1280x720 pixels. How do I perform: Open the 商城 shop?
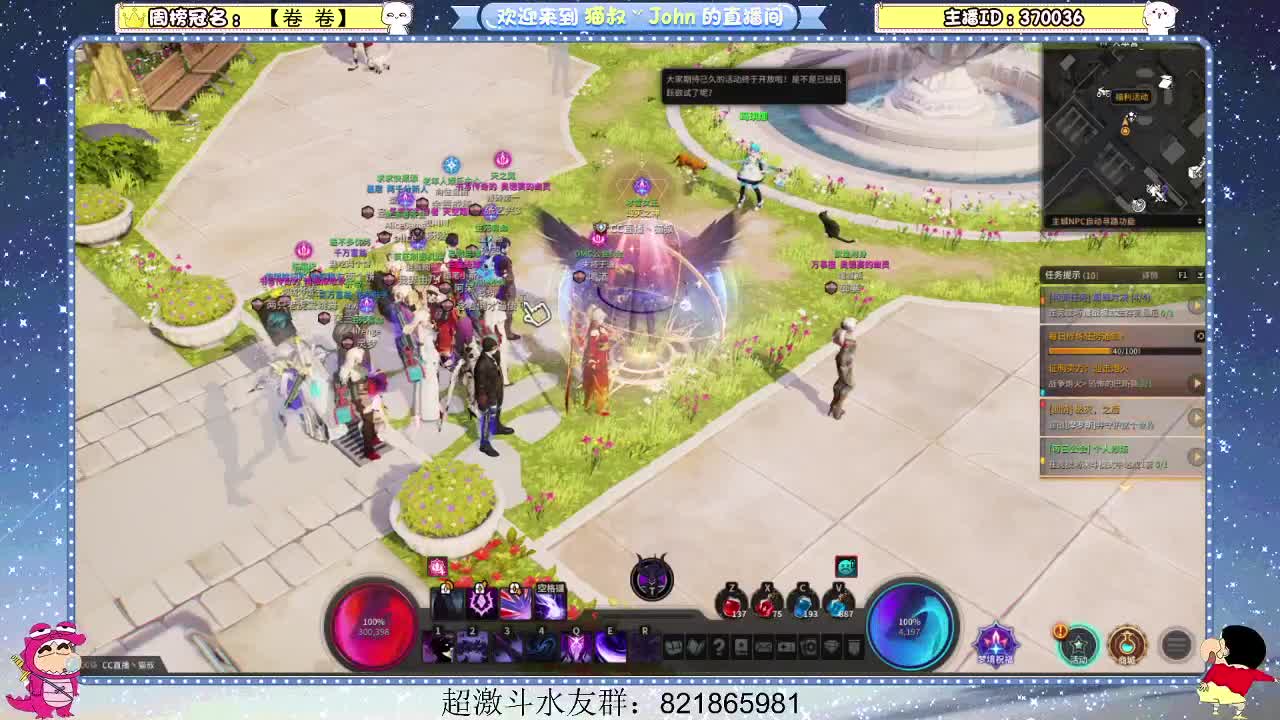coord(1128,643)
